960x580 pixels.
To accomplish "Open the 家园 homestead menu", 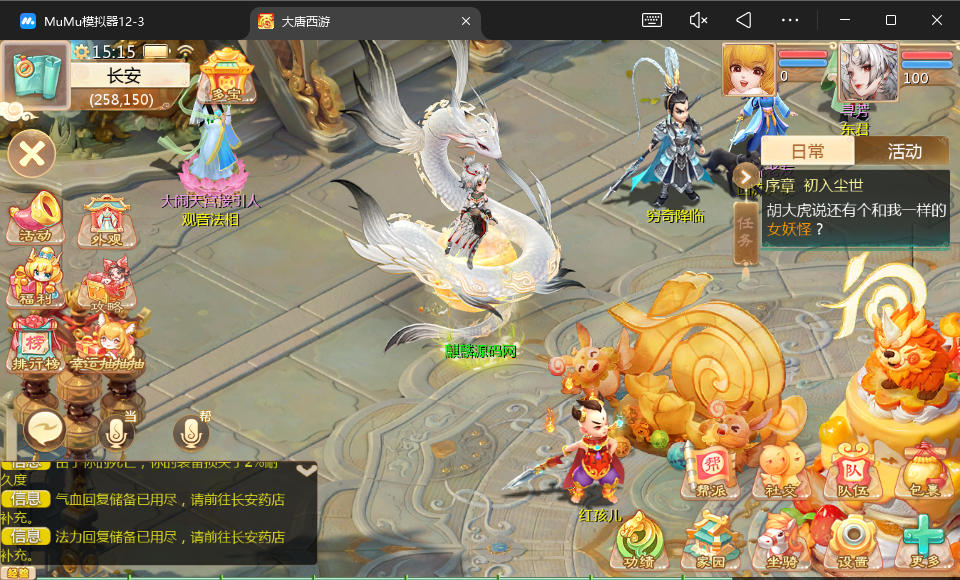I will coord(710,543).
